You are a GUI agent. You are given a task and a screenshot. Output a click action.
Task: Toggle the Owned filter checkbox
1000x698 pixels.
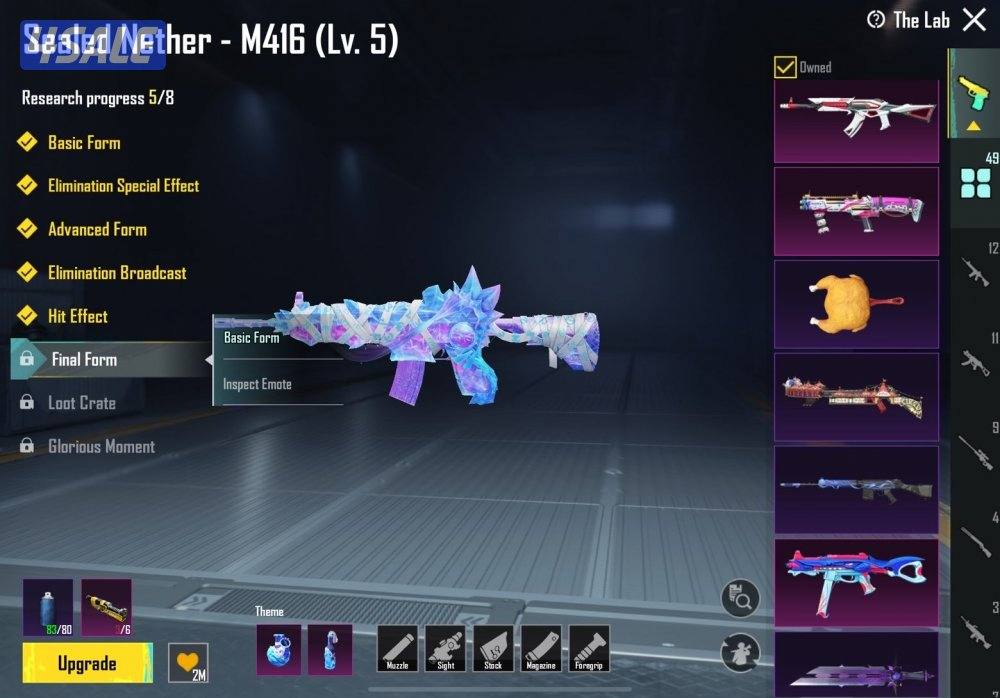pyautogui.click(x=786, y=67)
